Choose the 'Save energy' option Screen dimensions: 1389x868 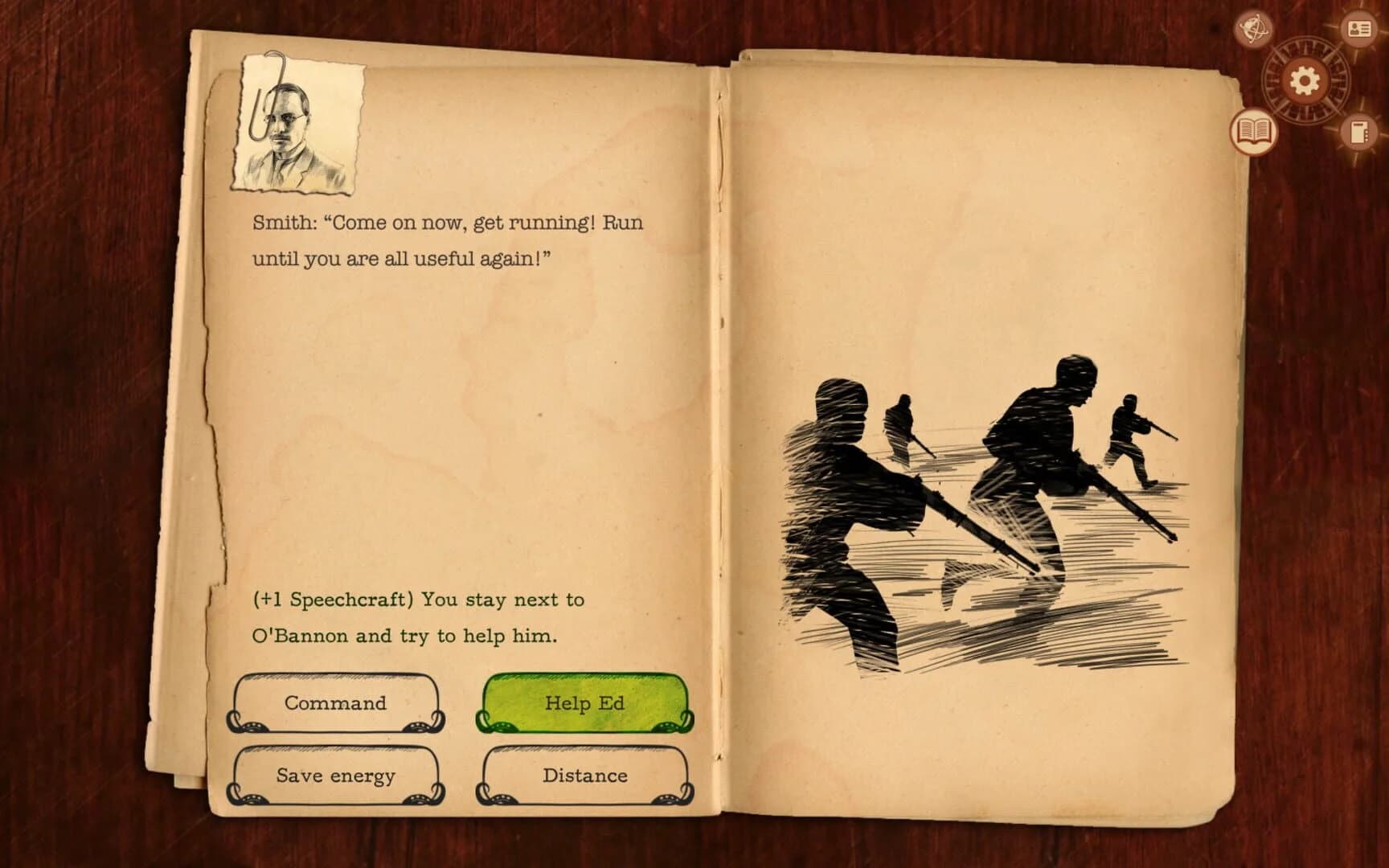tap(334, 776)
